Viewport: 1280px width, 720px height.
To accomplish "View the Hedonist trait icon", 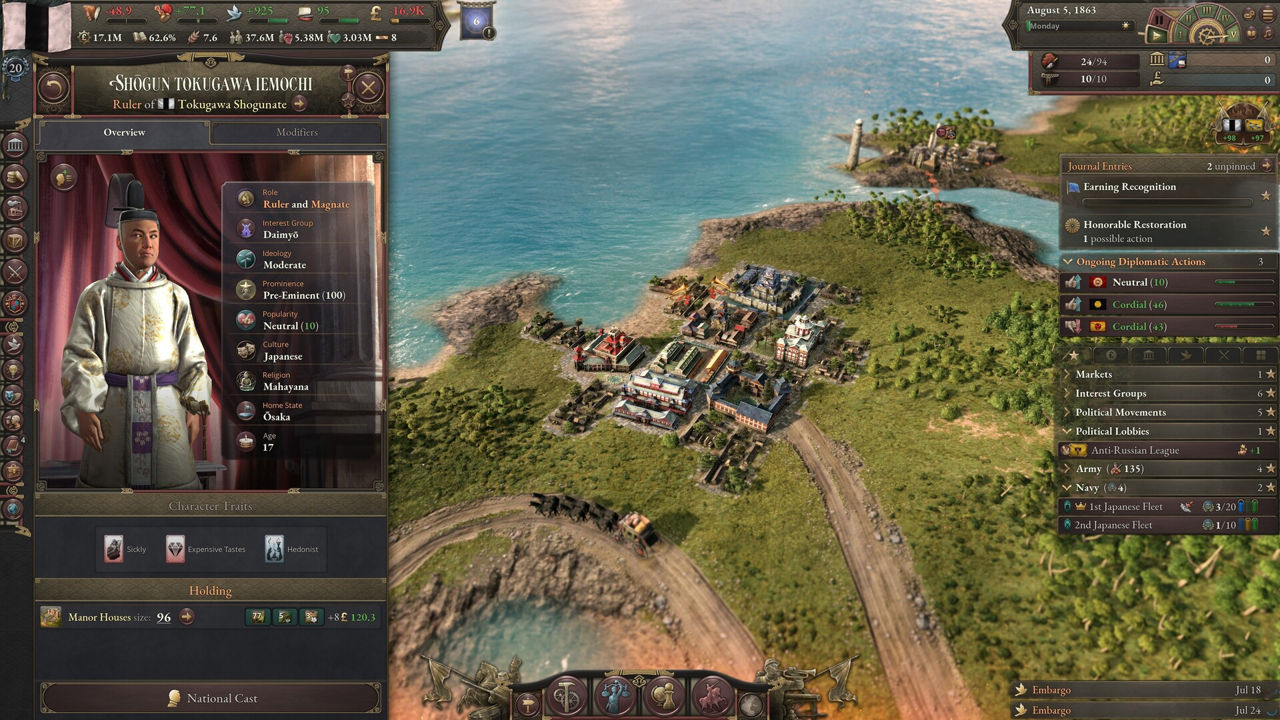I will coord(274,548).
